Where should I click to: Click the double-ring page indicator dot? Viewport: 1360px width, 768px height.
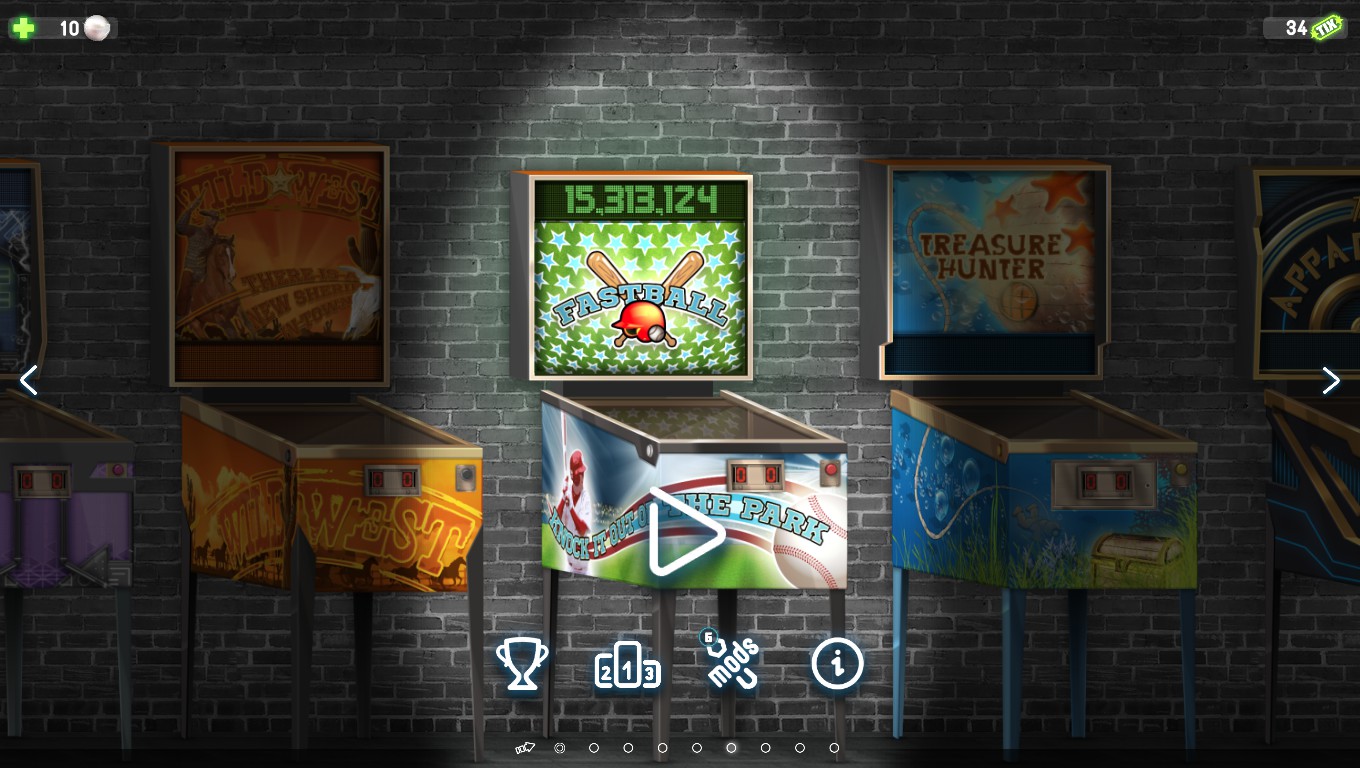[560, 748]
